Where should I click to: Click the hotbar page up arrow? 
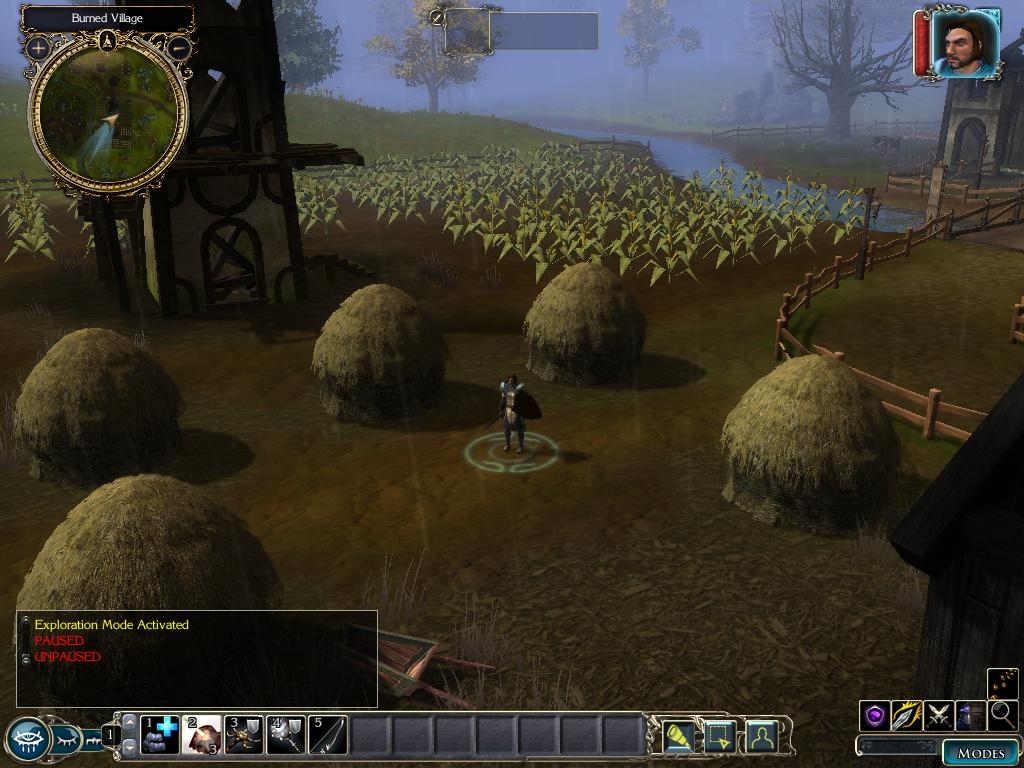(x=129, y=722)
